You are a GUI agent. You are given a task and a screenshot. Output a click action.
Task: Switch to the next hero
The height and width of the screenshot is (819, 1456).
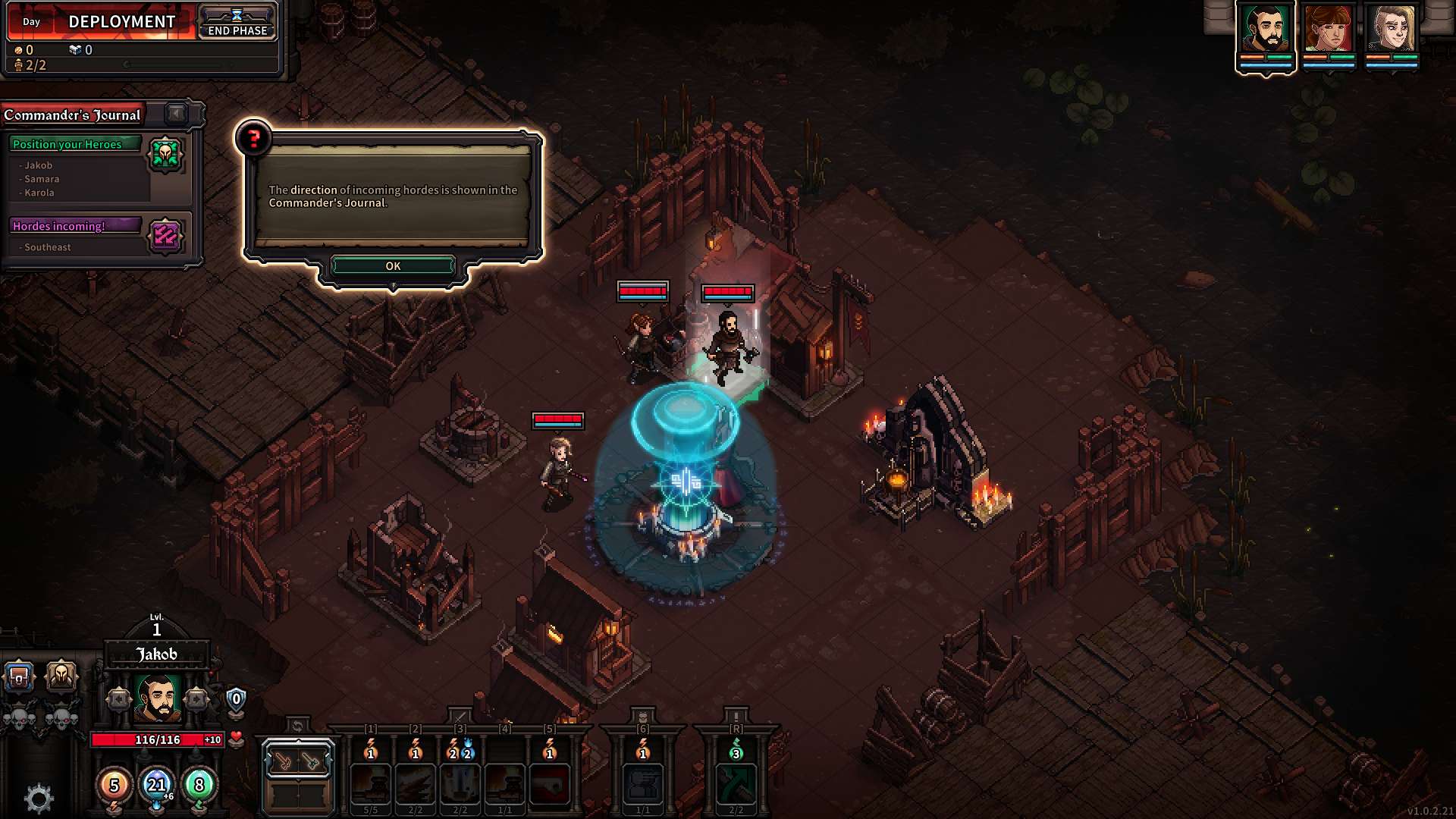pyautogui.click(x=196, y=699)
